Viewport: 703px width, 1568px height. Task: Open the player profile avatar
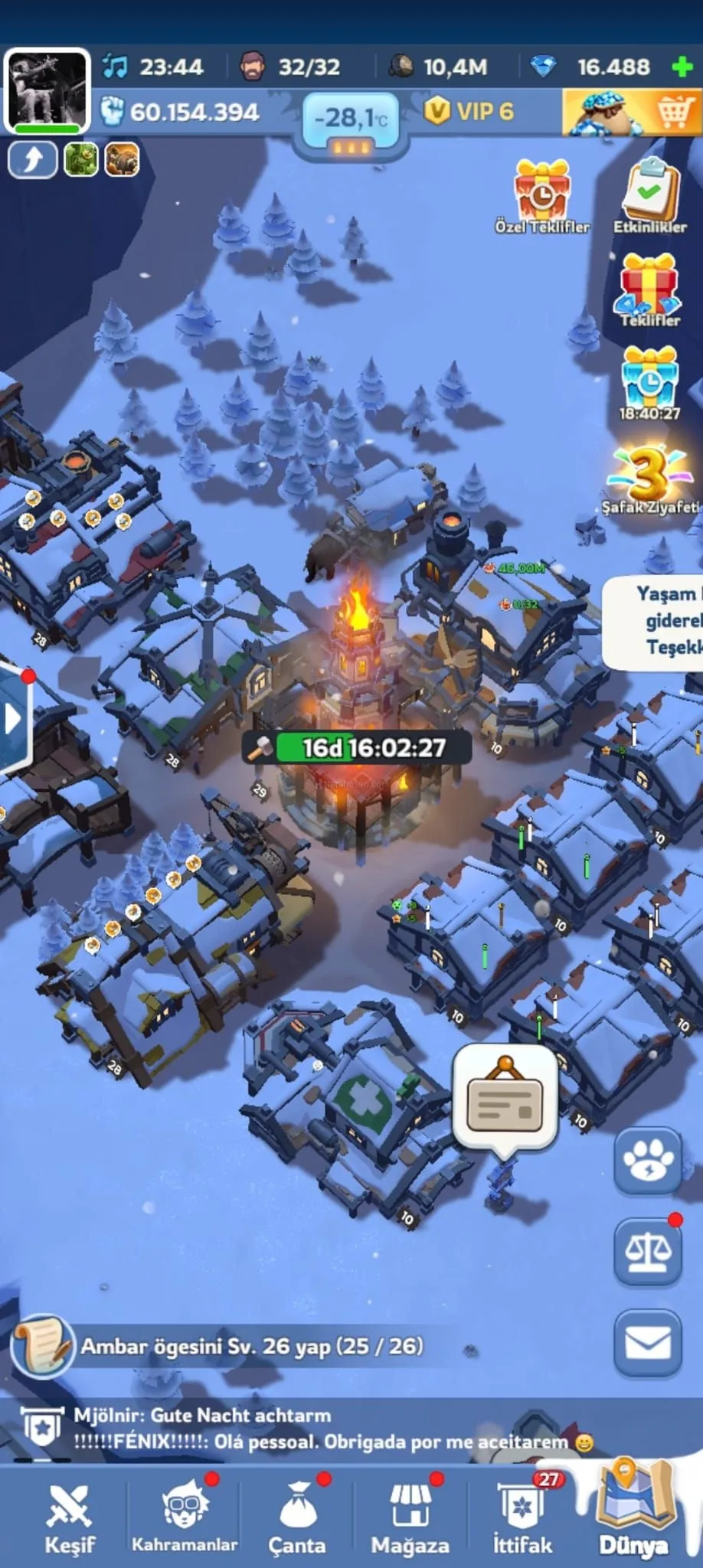tap(47, 91)
